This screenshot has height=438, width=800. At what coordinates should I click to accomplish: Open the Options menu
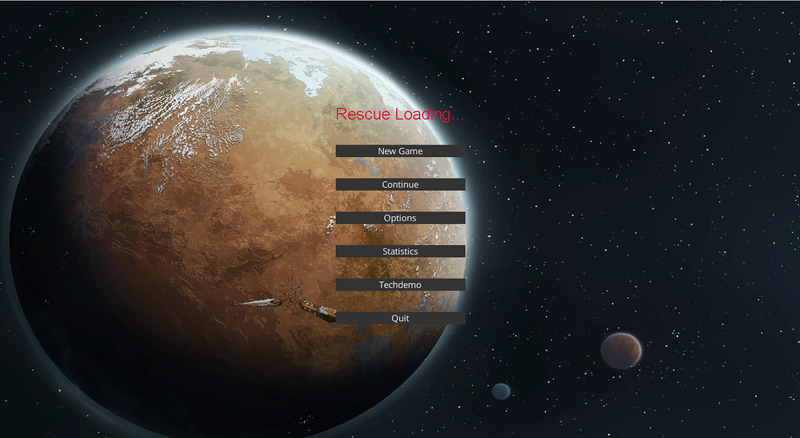click(x=400, y=218)
